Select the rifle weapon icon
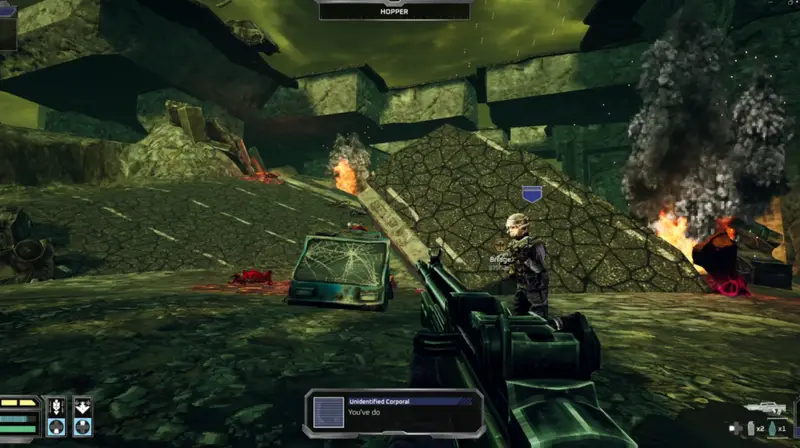 point(767,409)
